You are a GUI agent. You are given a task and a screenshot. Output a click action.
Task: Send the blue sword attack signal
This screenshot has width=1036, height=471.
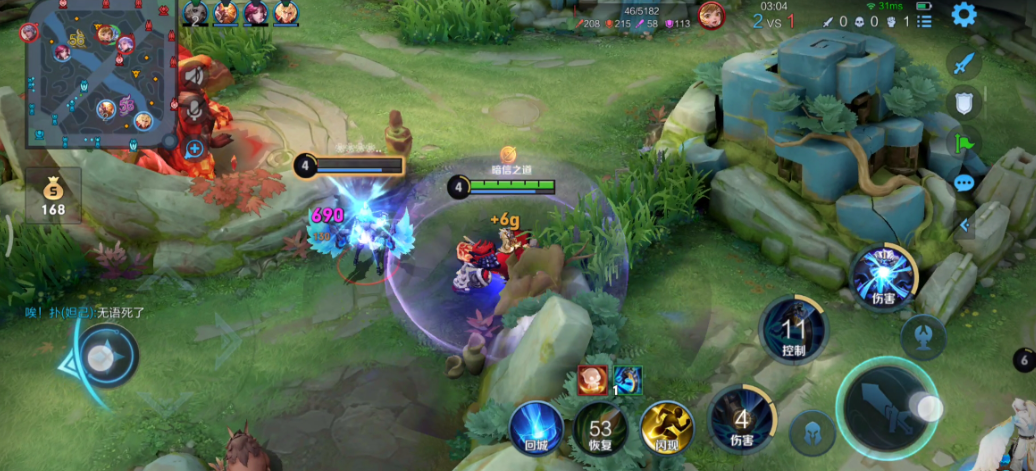[964, 64]
